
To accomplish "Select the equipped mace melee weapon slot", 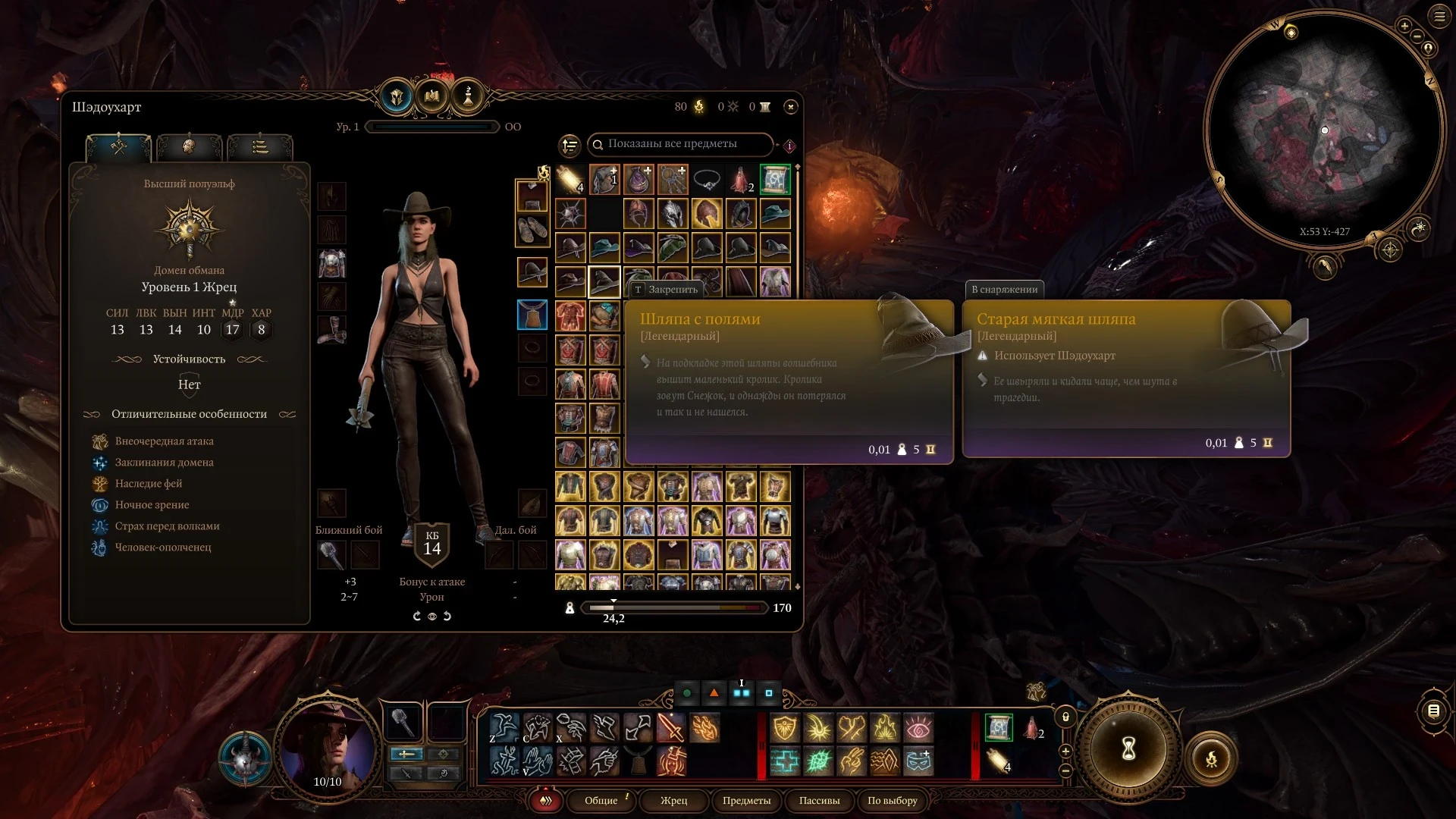I will pos(331,556).
